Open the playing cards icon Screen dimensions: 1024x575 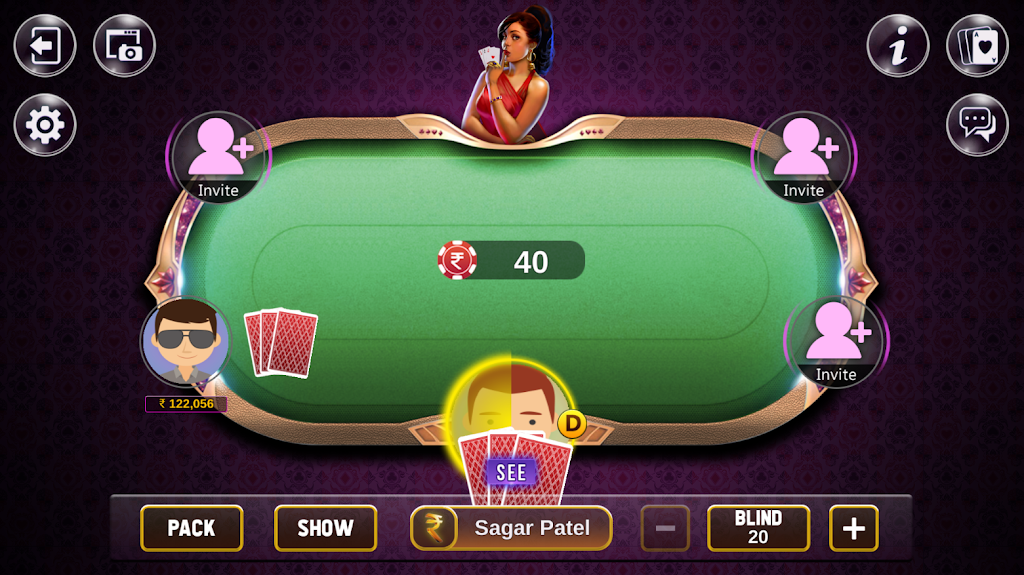coord(977,46)
